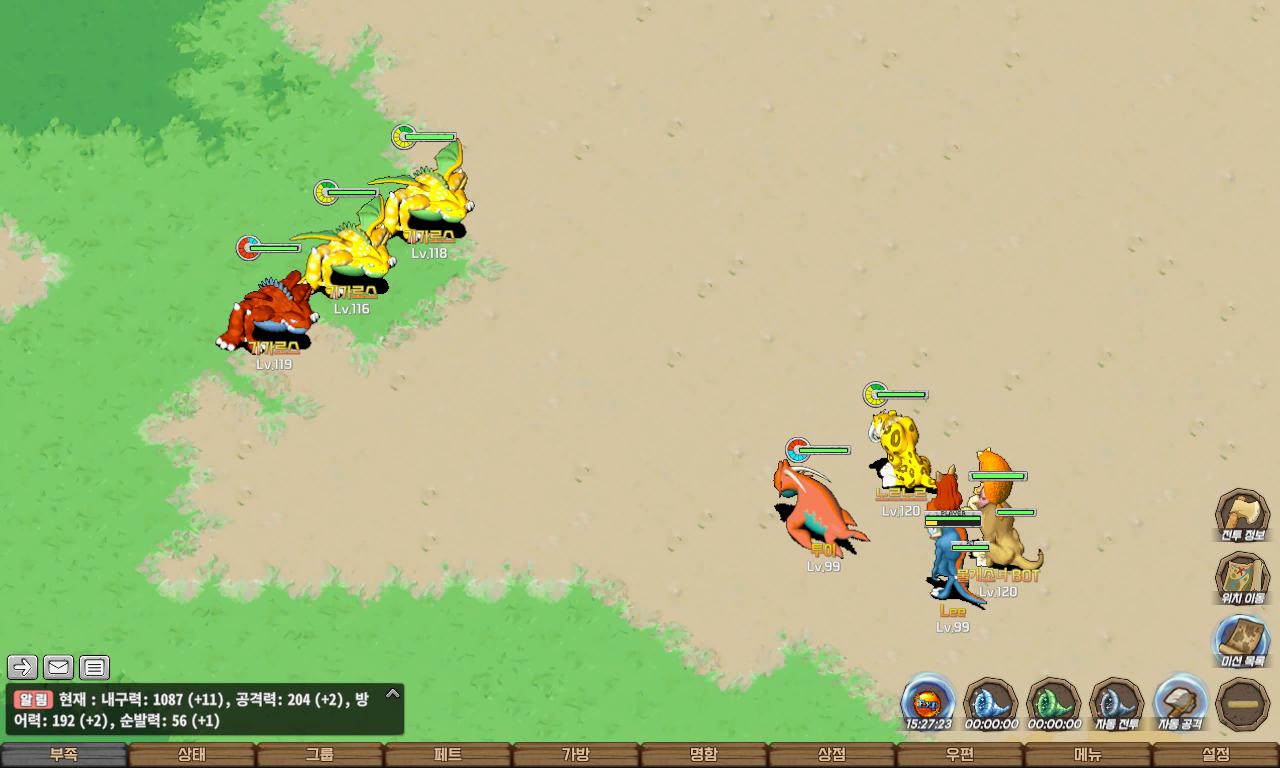Open the 상점 (shop) tab

coord(832,755)
